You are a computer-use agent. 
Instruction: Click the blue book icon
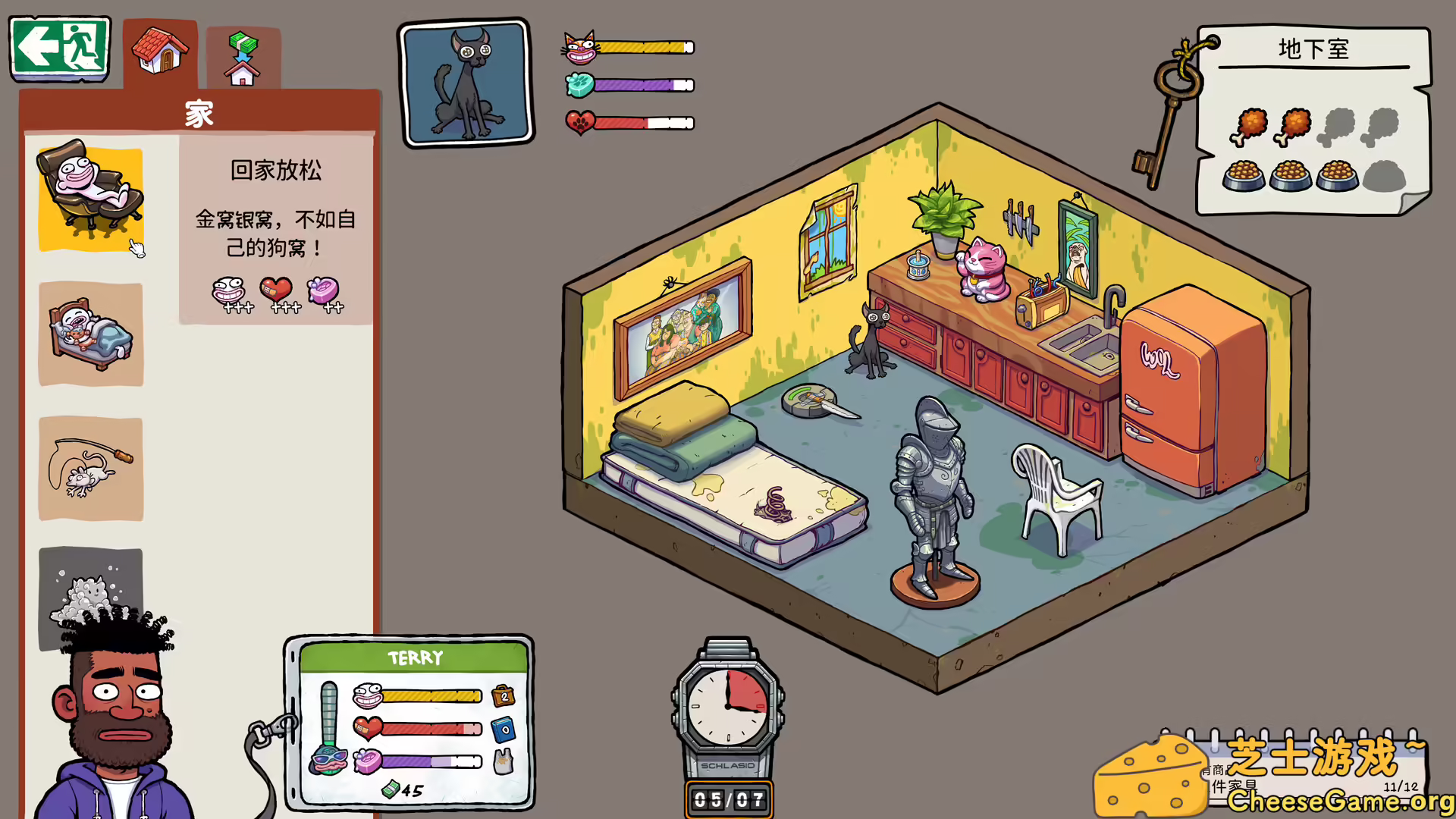[503, 730]
